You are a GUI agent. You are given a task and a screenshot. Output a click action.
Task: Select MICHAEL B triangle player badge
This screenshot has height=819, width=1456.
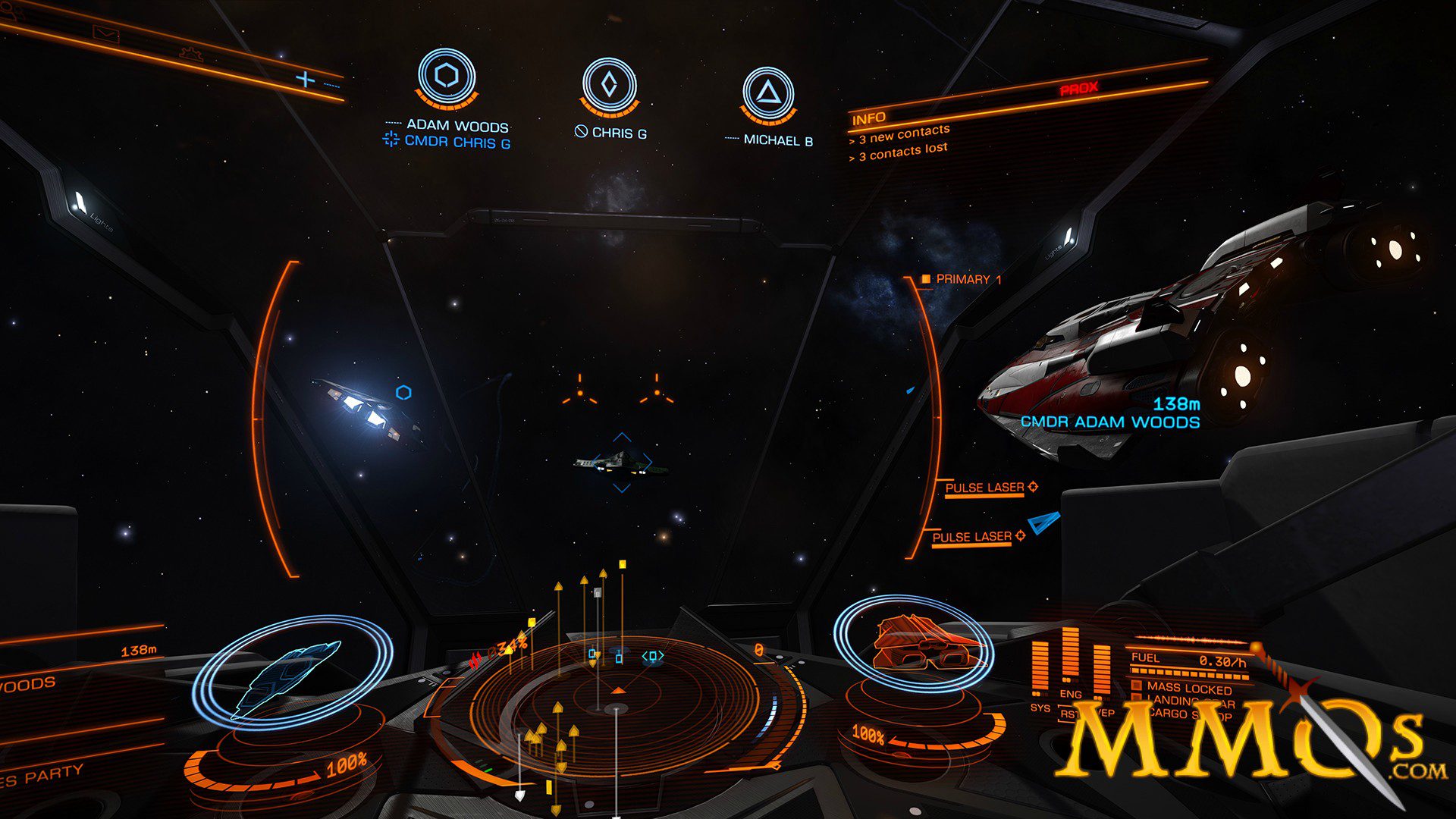click(x=768, y=93)
